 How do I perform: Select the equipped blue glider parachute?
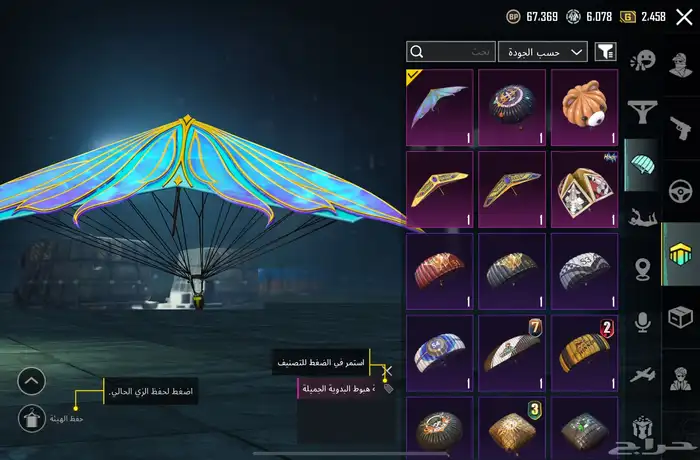[440, 106]
